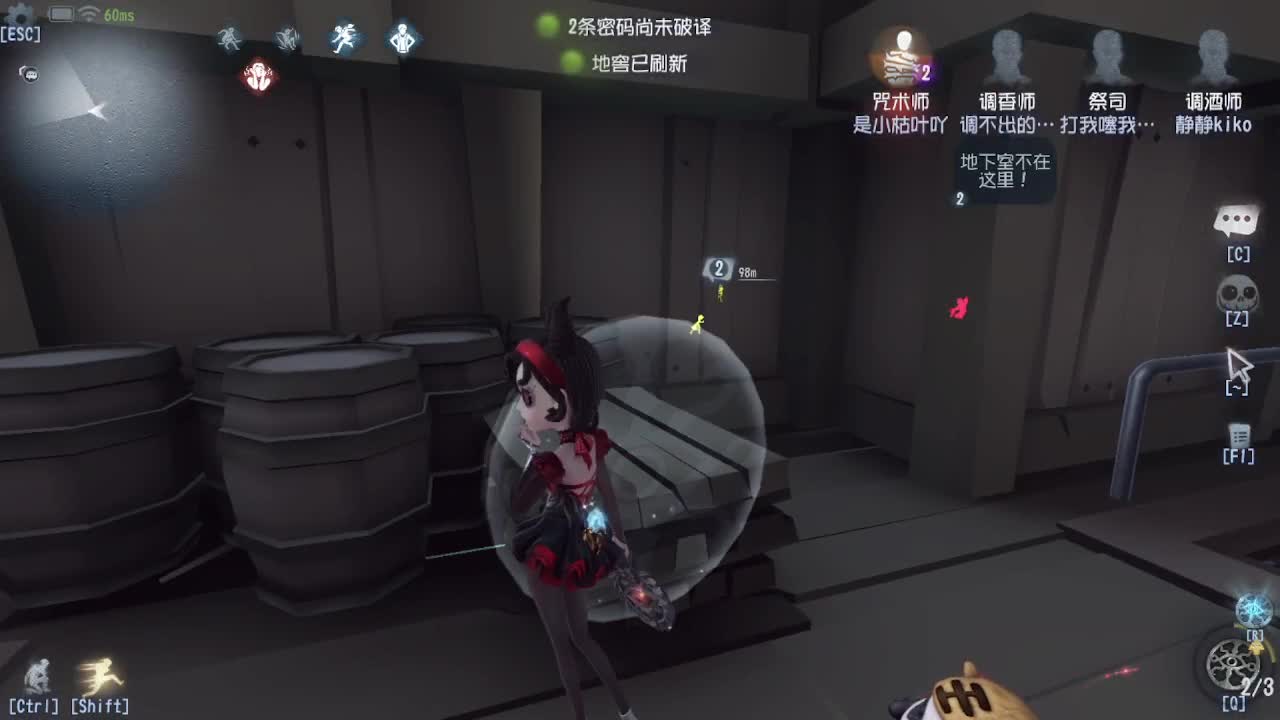Open the settings gear near [ESC]

tap(20, 15)
